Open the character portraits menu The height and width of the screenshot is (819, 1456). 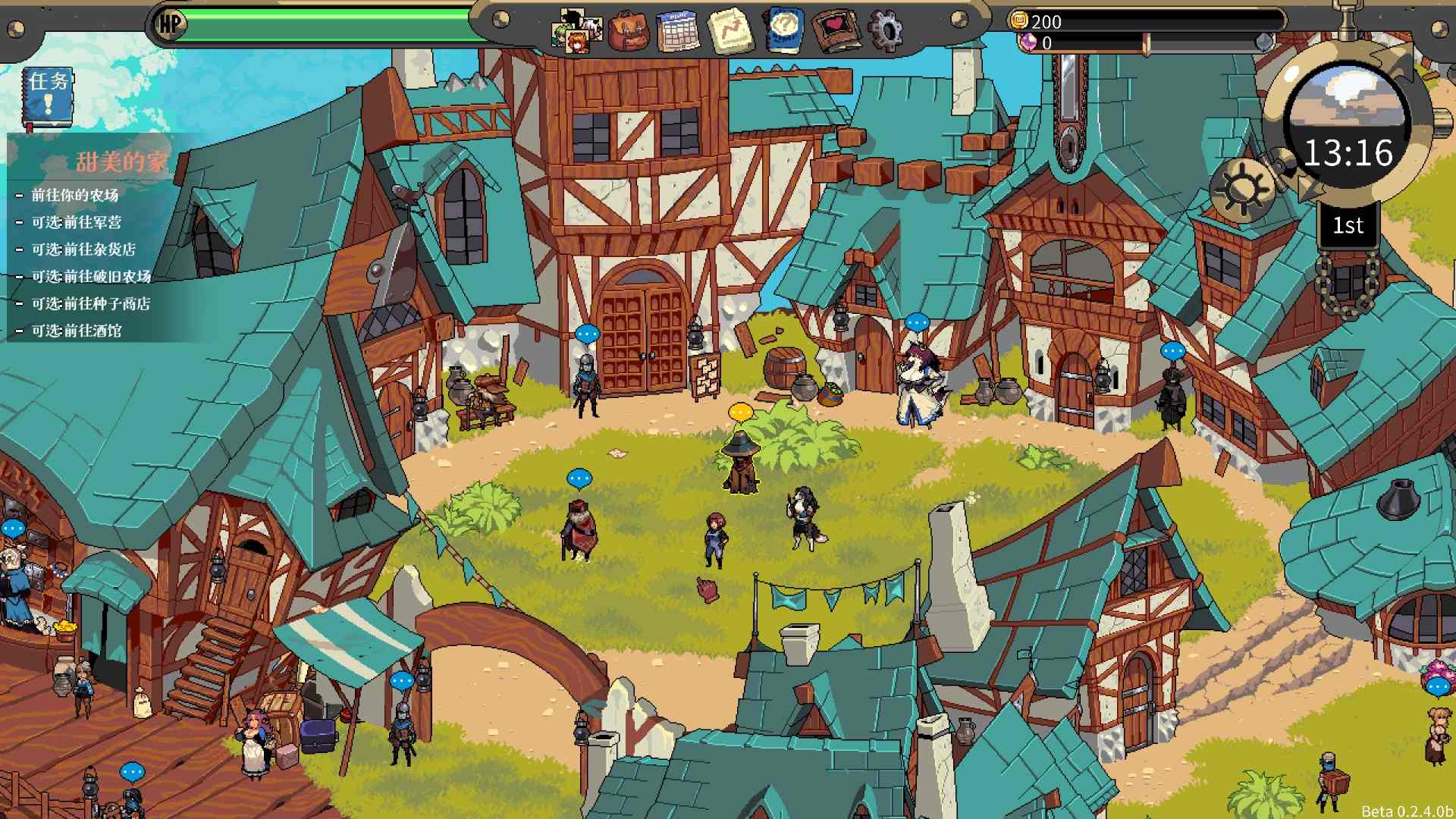pyautogui.click(x=578, y=31)
